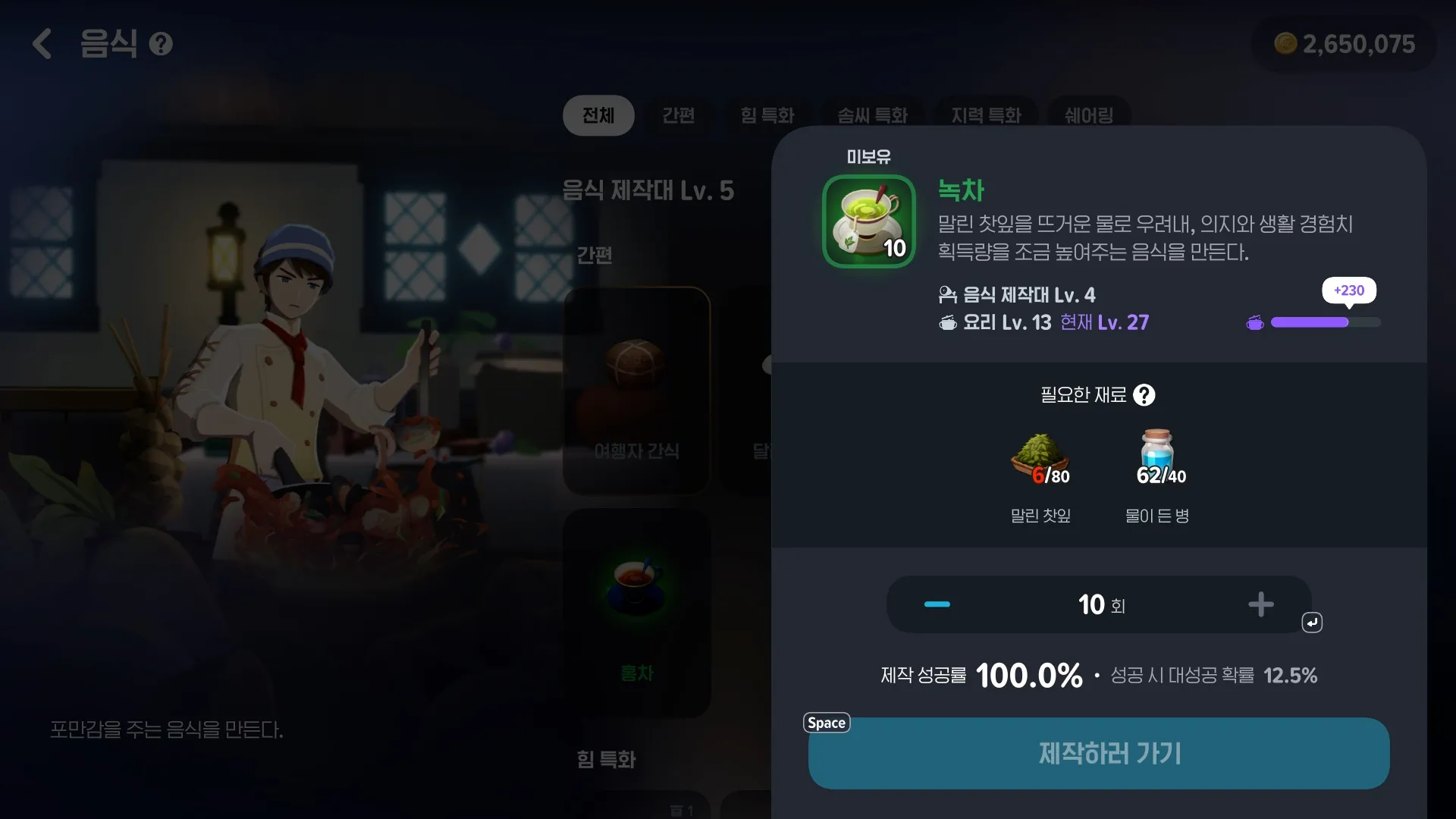The image size is (1456, 819).
Task: Select the 말린 찻잎 ingredient icon
Action: pos(1040,455)
